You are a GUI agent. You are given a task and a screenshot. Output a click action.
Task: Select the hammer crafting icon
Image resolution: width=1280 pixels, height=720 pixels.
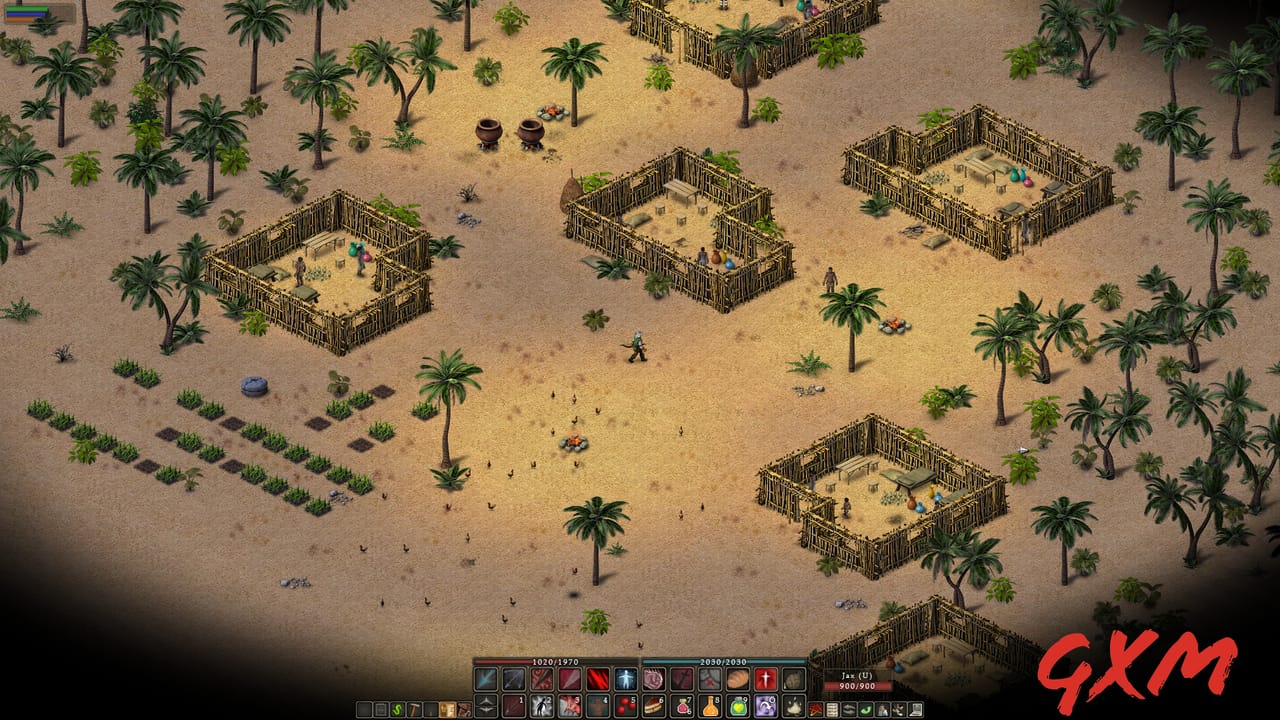click(x=414, y=709)
